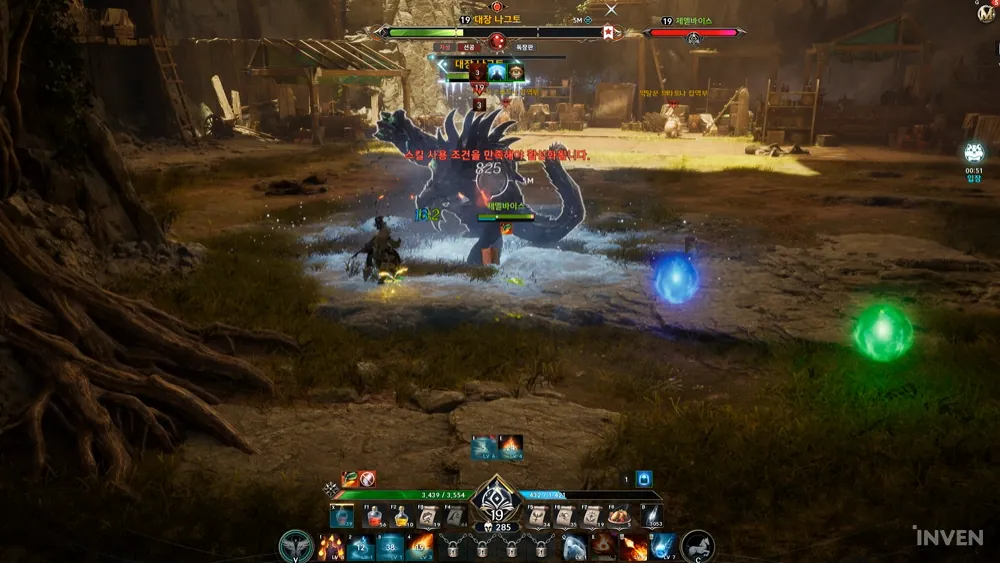Image resolution: width=1000 pixels, height=563 pixels.
Task: Select the blue flask item slot
Action: tap(343, 516)
